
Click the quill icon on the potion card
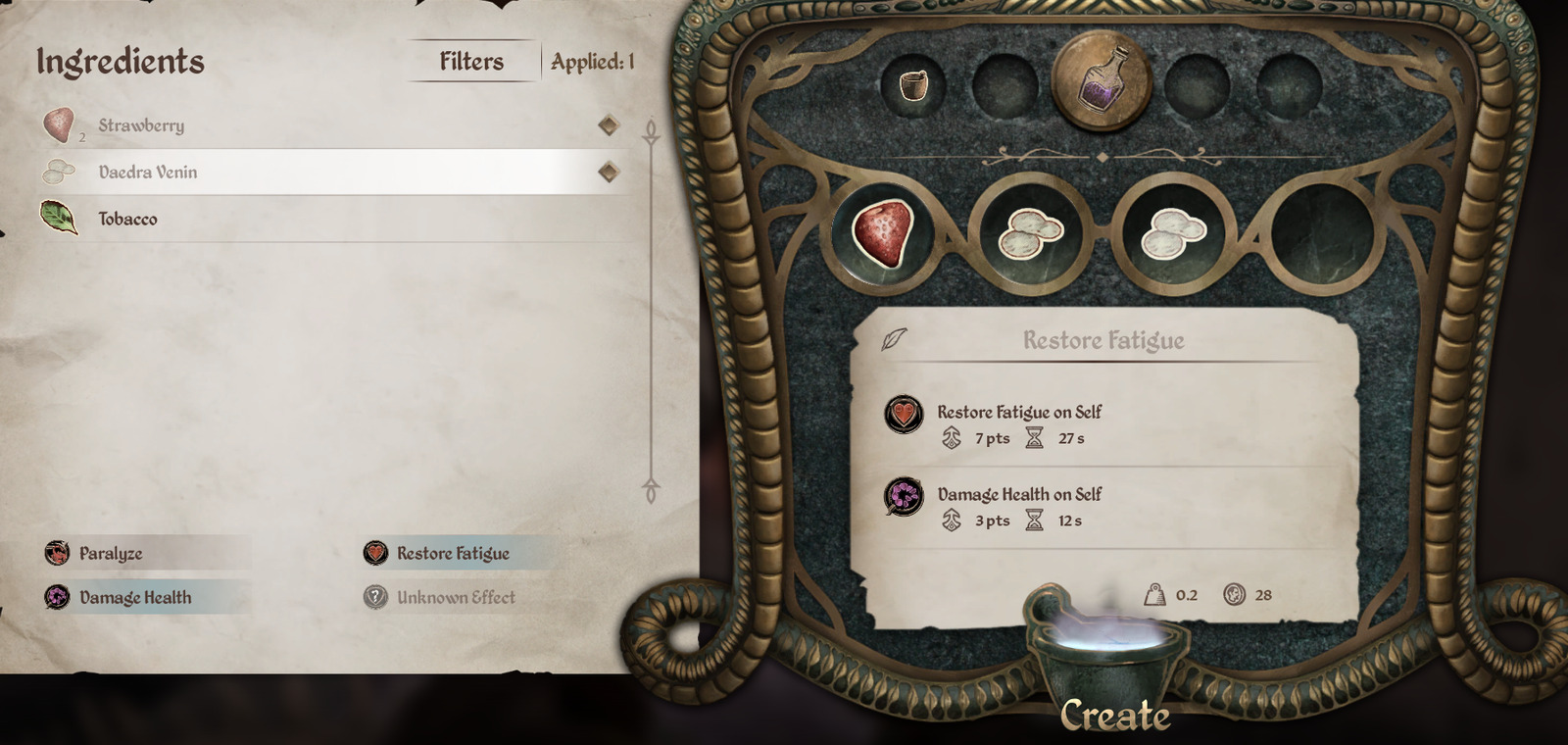point(892,341)
